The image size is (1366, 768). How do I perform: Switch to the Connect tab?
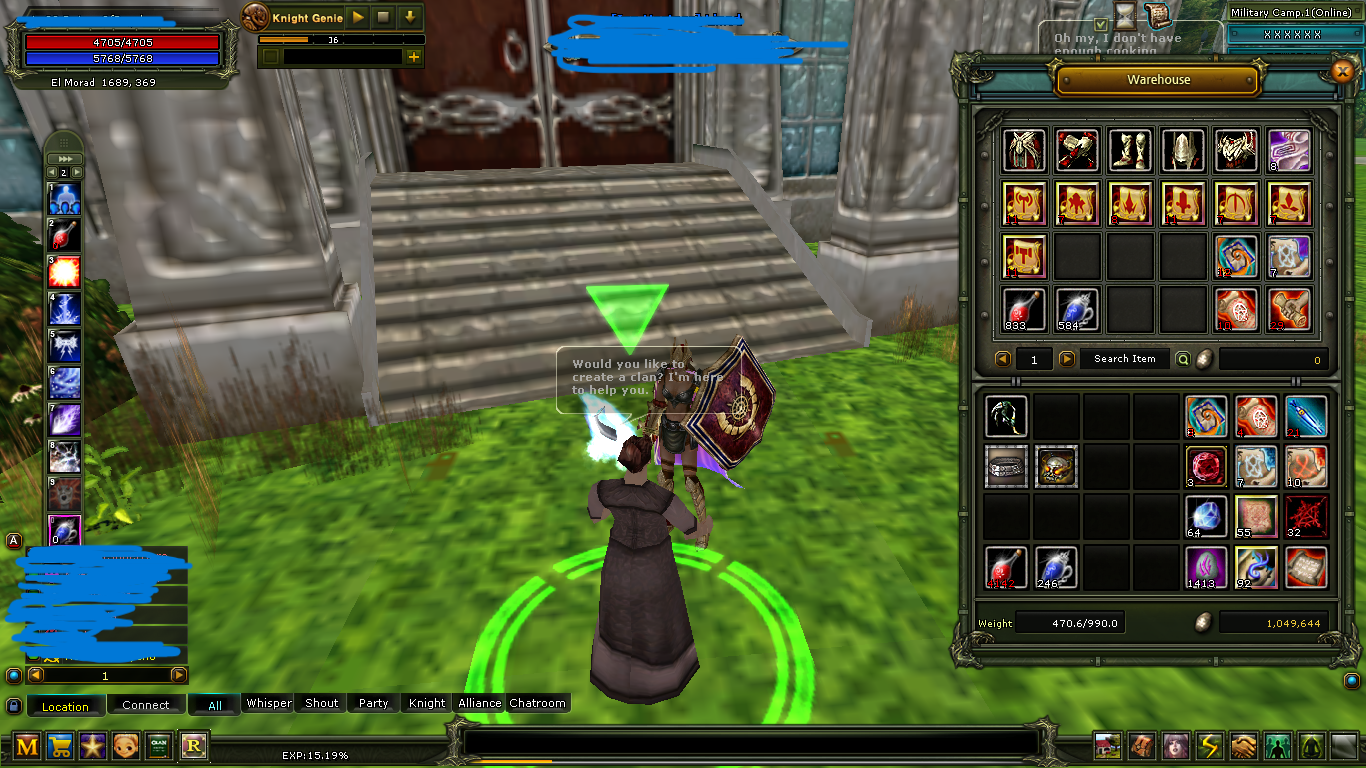[146, 705]
